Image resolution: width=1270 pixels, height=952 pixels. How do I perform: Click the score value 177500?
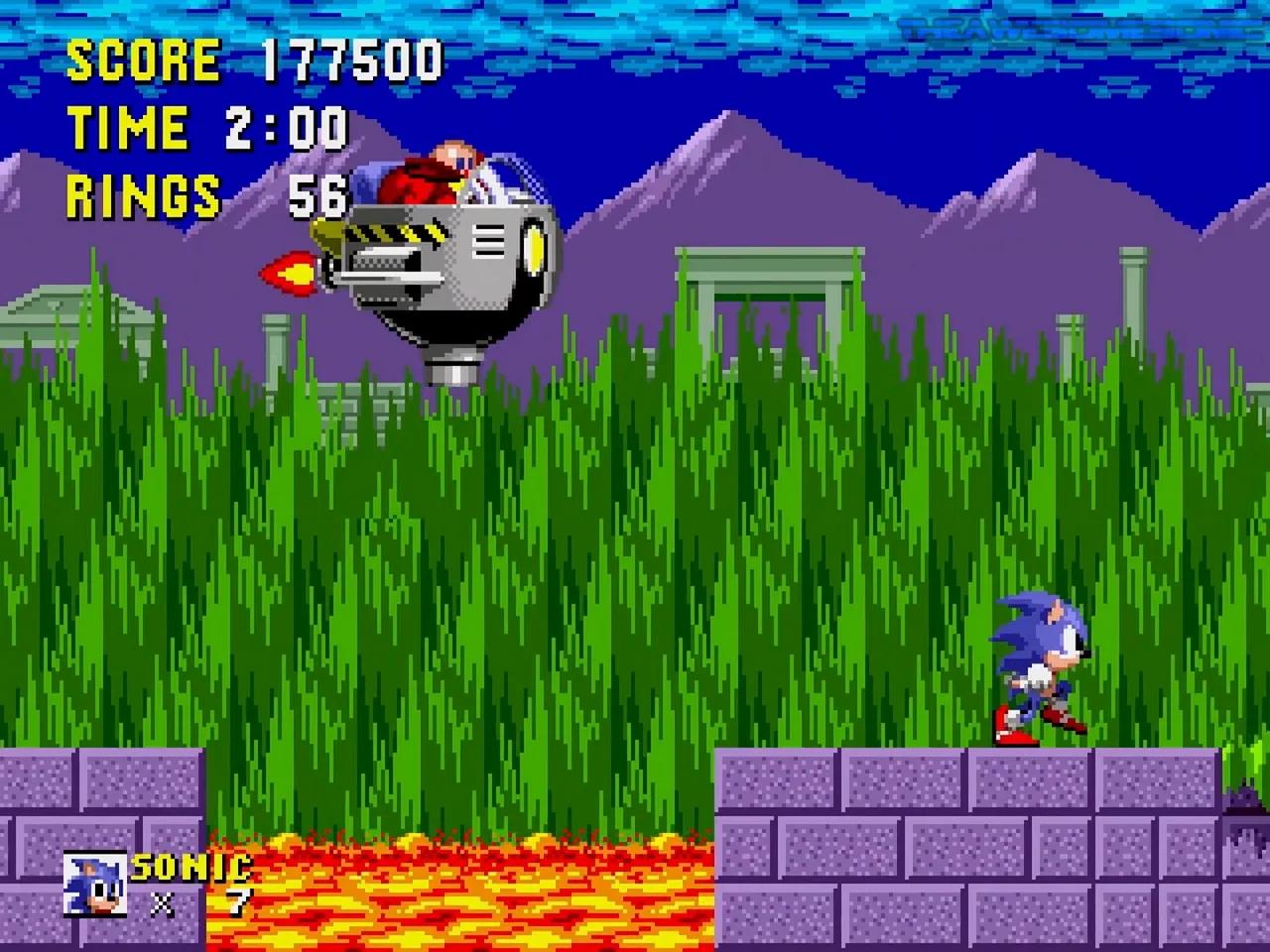(352, 61)
